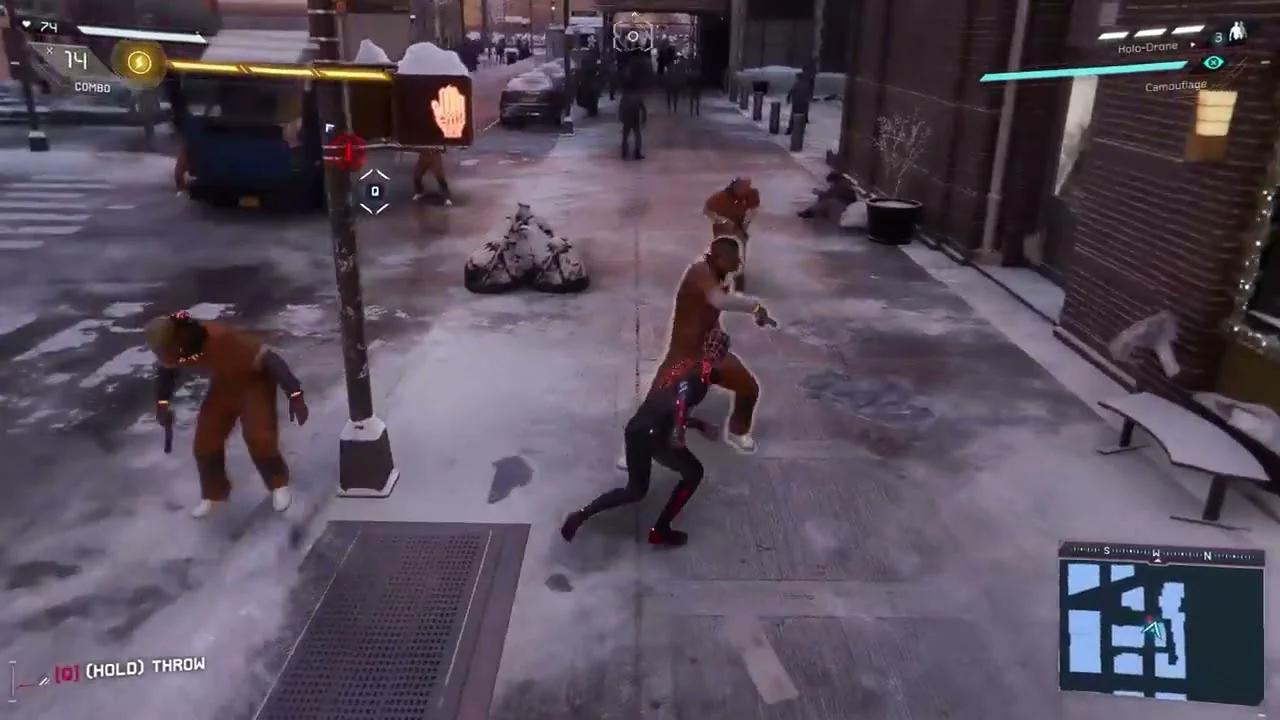Click the compass arrow on the minimap
The width and height of the screenshot is (1280, 720).
[x=1152, y=630]
